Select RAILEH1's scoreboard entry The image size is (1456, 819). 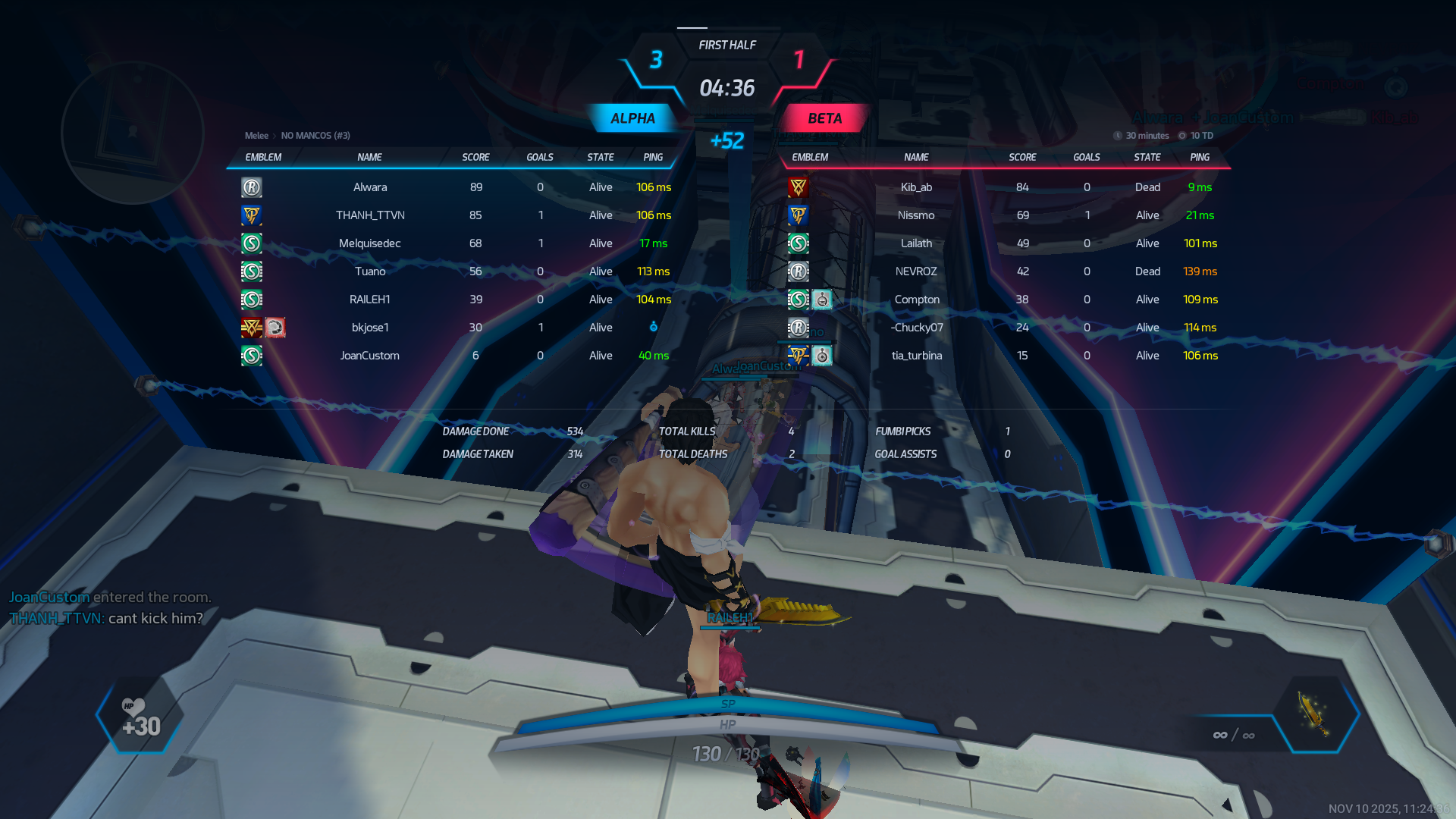(x=369, y=300)
